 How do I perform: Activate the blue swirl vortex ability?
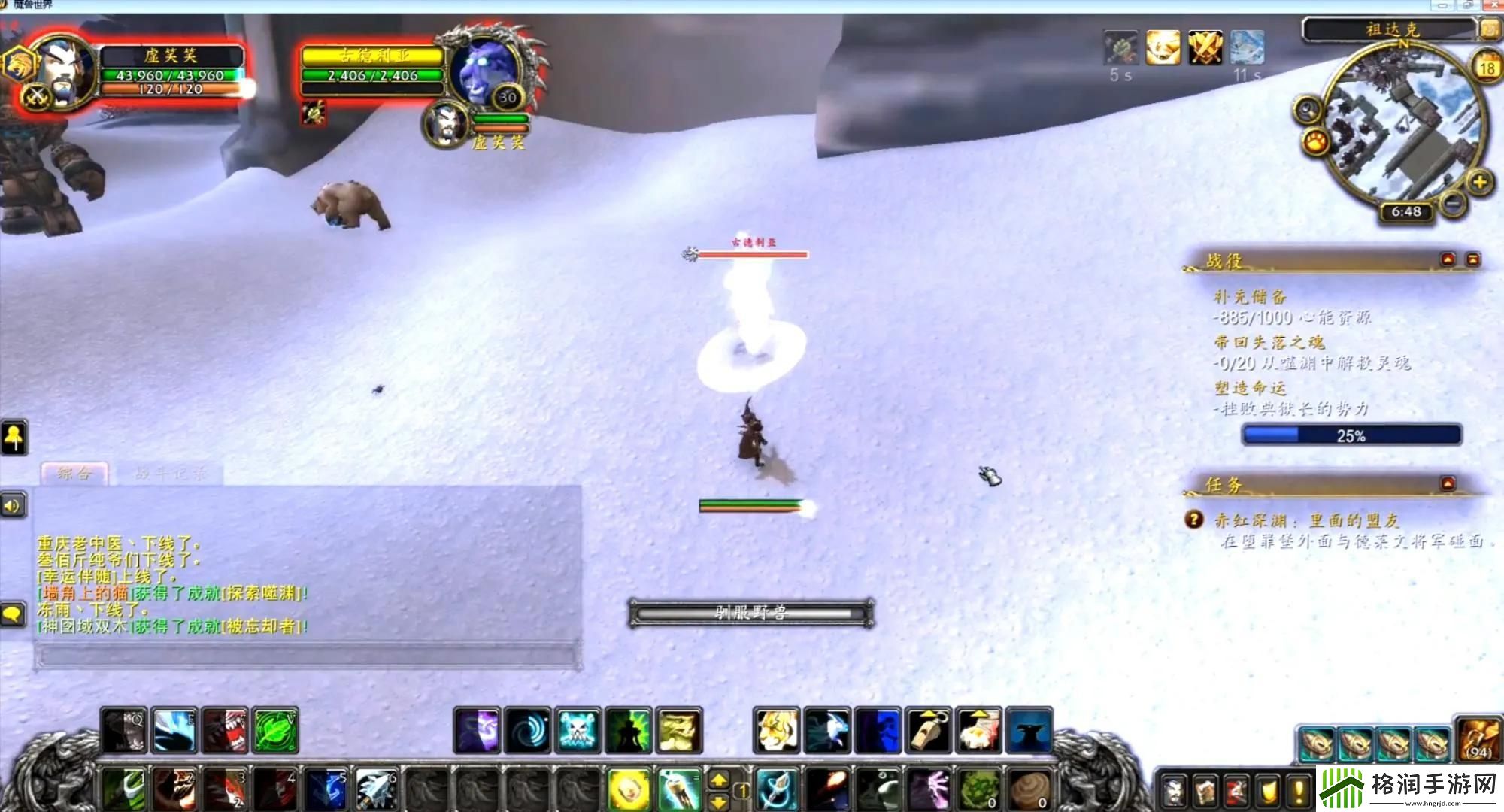tap(528, 730)
